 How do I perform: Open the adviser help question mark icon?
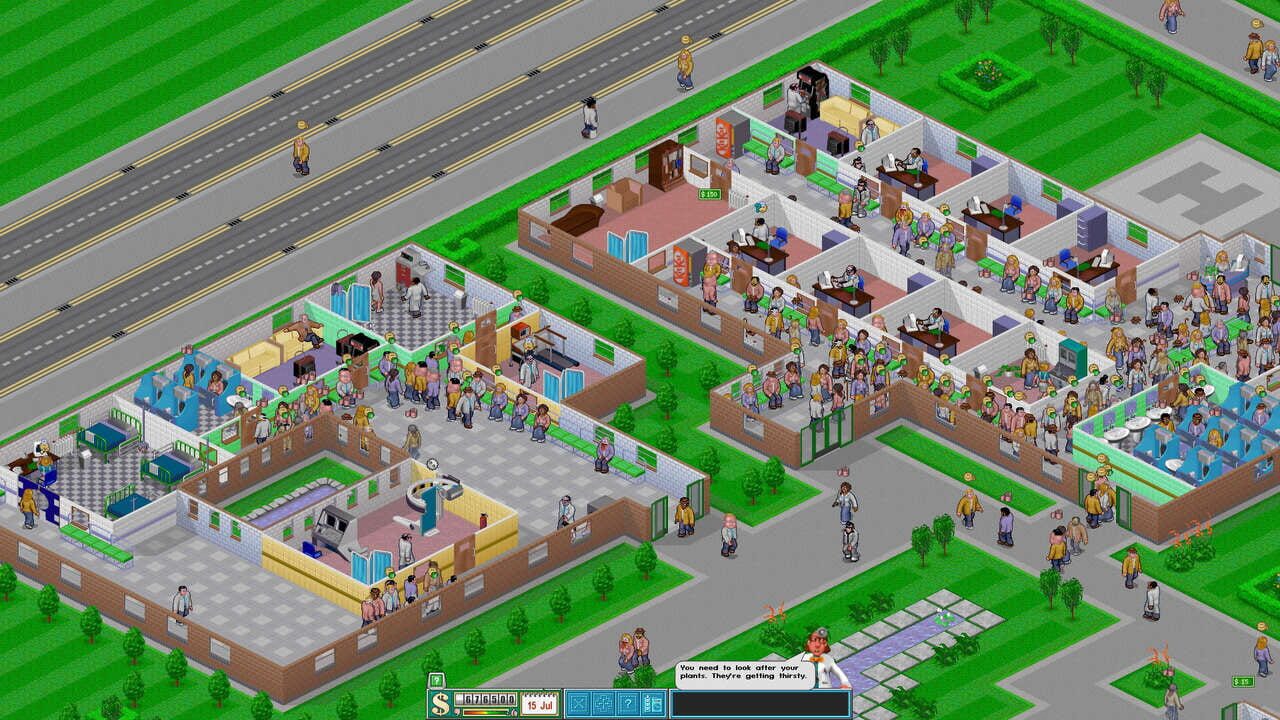628,702
